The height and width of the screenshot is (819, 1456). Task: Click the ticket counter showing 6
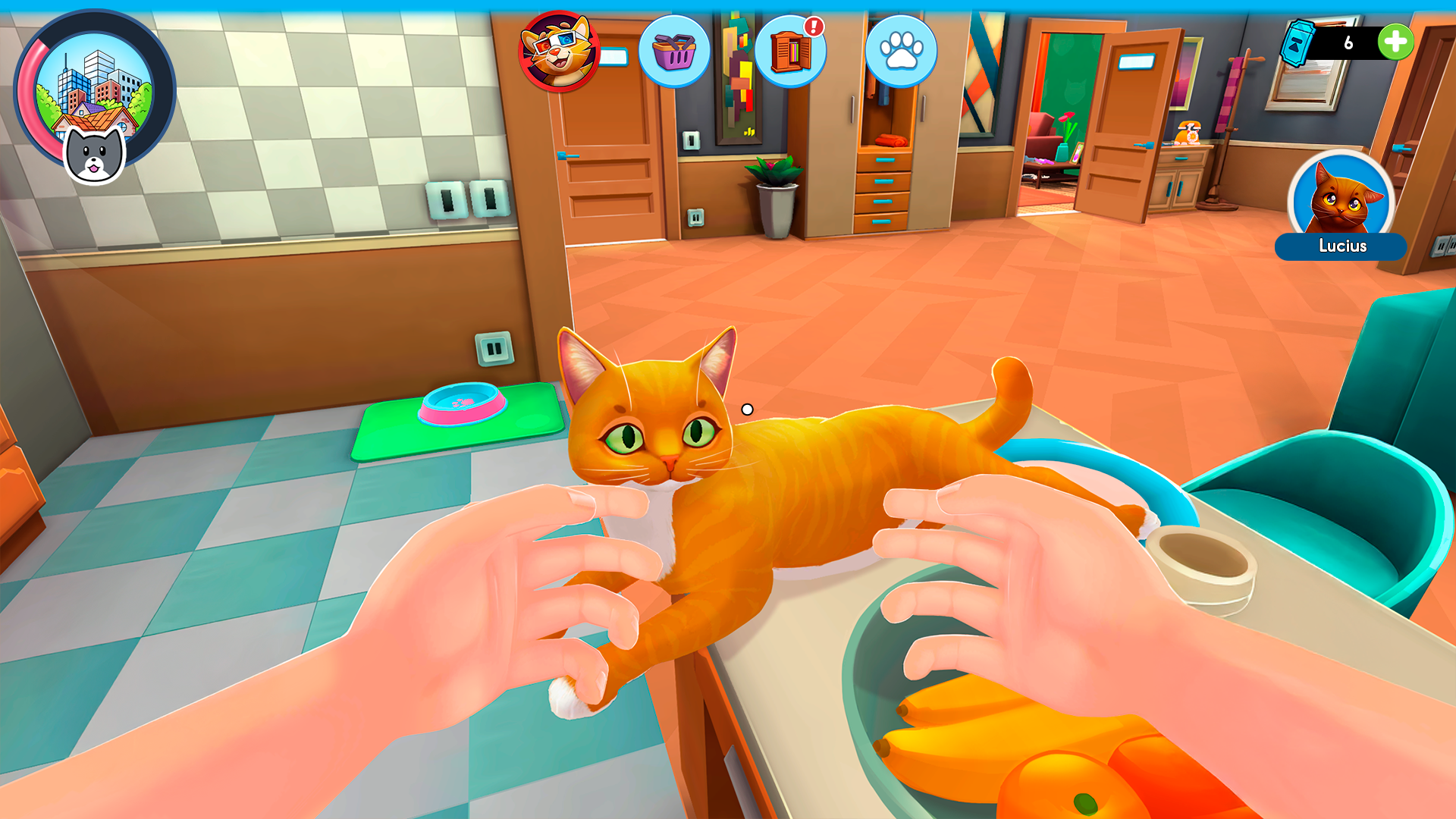[x=1350, y=43]
